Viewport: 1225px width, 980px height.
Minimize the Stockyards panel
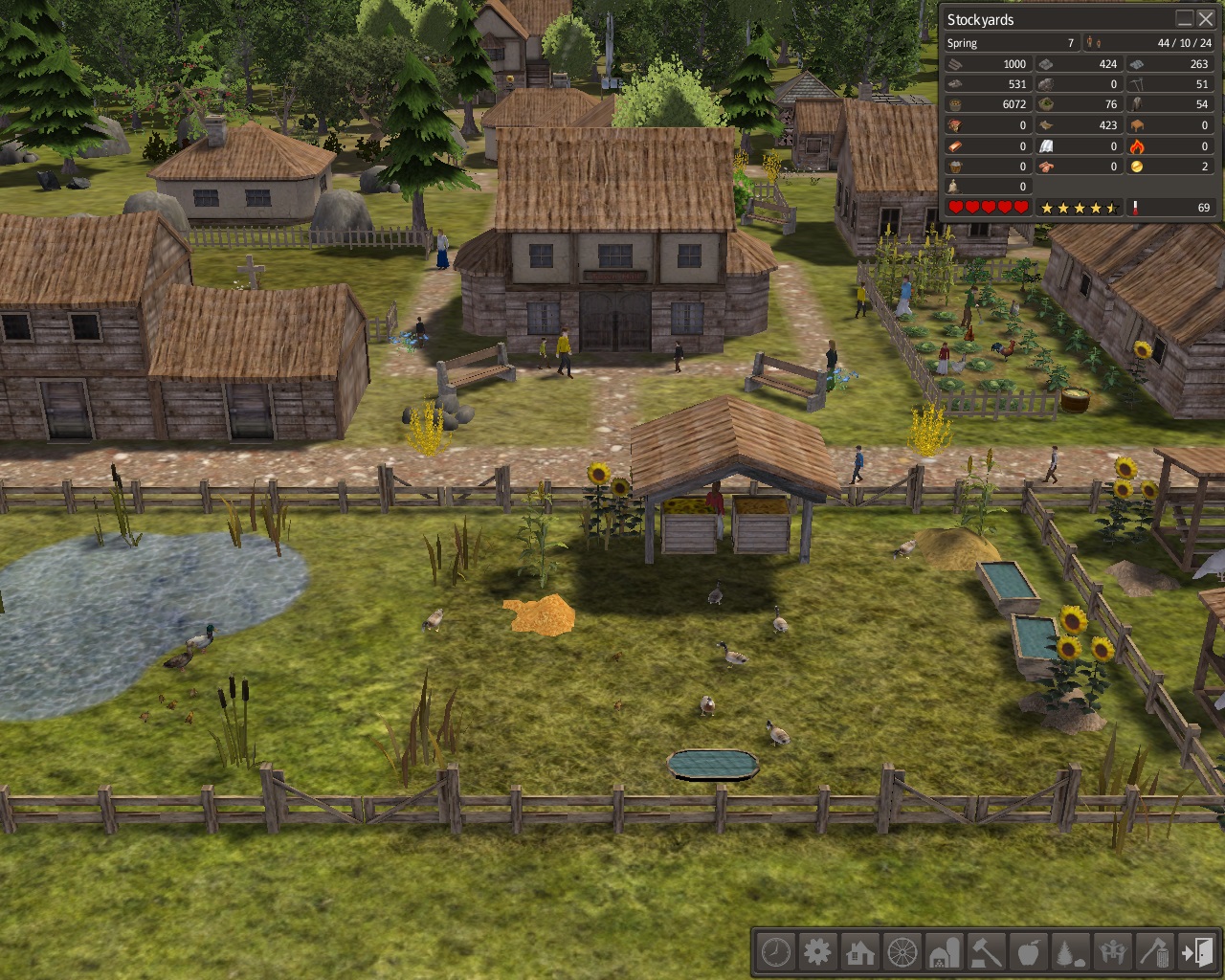1185,19
